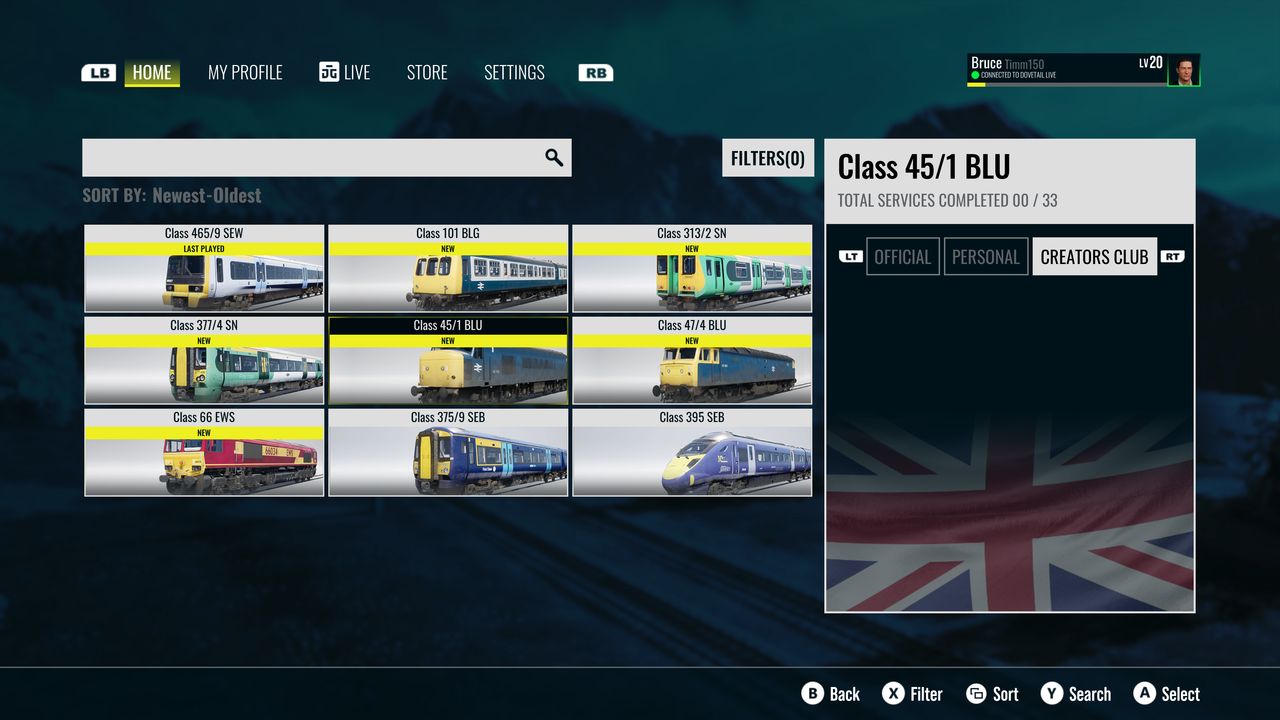Choose the Class 45/1 BLU locomotive
Viewport: 1280px width, 720px height.
pyautogui.click(x=448, y=361)
